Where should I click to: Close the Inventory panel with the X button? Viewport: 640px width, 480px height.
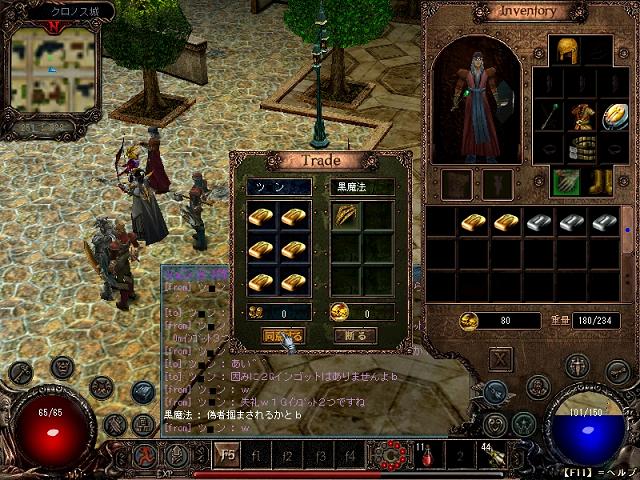click(501, 359)
